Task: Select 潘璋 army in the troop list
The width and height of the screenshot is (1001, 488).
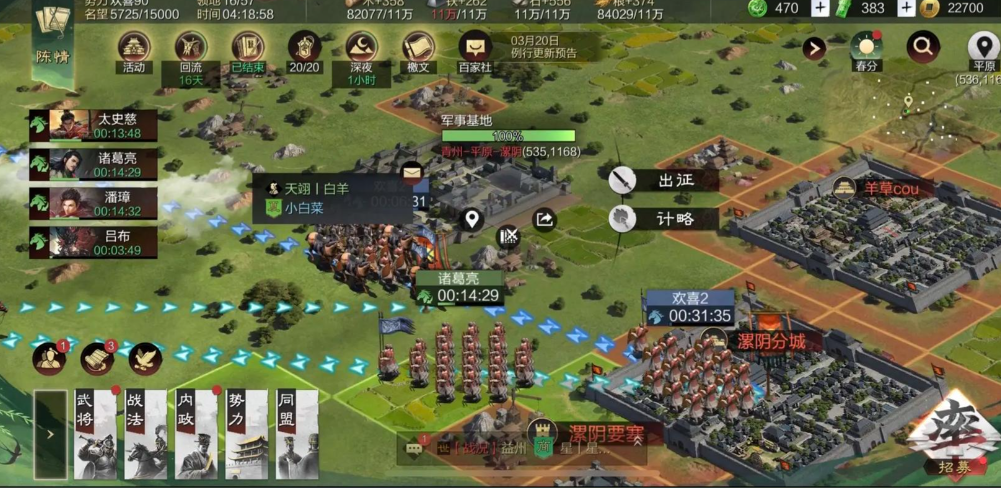Action: [x=94, y=204]
